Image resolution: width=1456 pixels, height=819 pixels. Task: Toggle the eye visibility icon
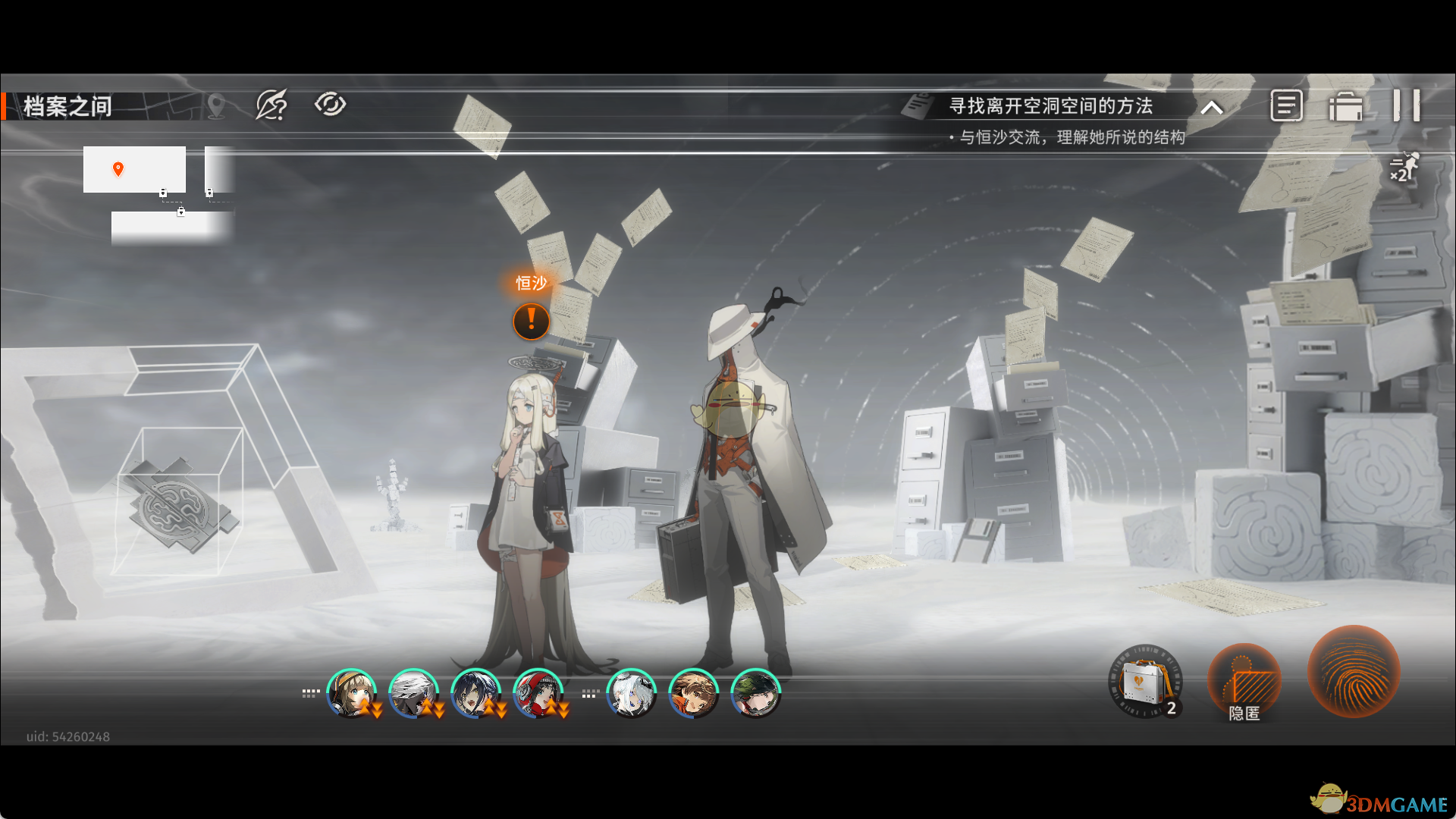tap(330, 104)
